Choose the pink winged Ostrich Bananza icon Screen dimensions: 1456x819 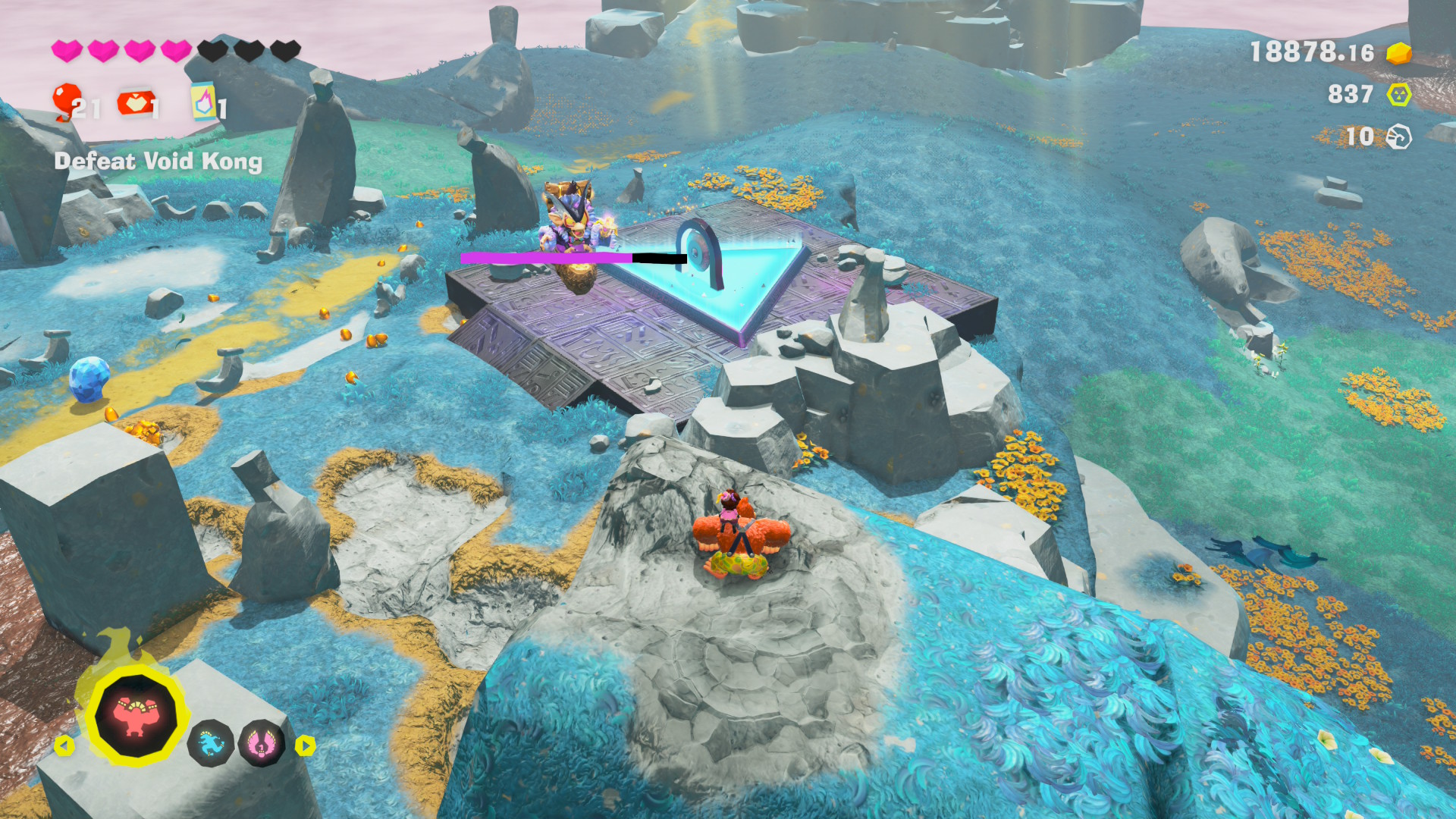pos(261,743)
